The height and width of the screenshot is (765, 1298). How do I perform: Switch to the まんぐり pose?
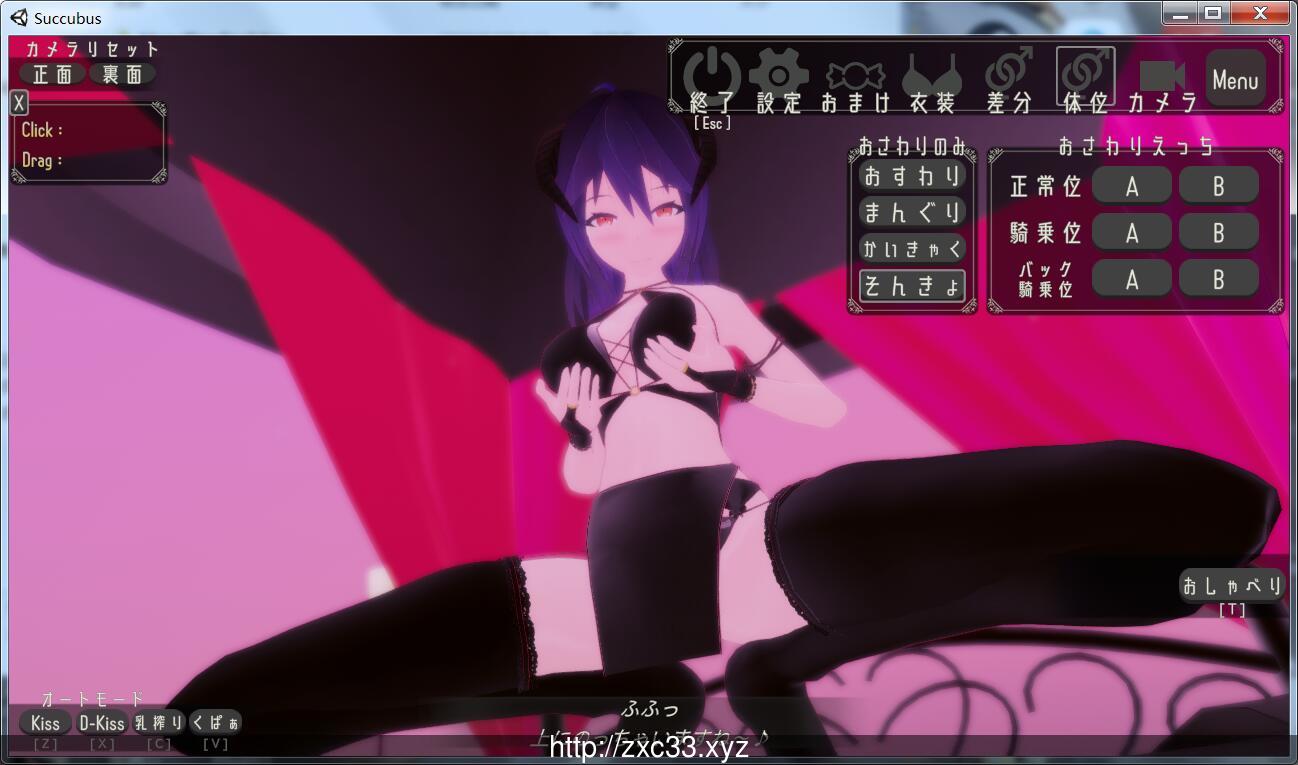coord(911,212)
